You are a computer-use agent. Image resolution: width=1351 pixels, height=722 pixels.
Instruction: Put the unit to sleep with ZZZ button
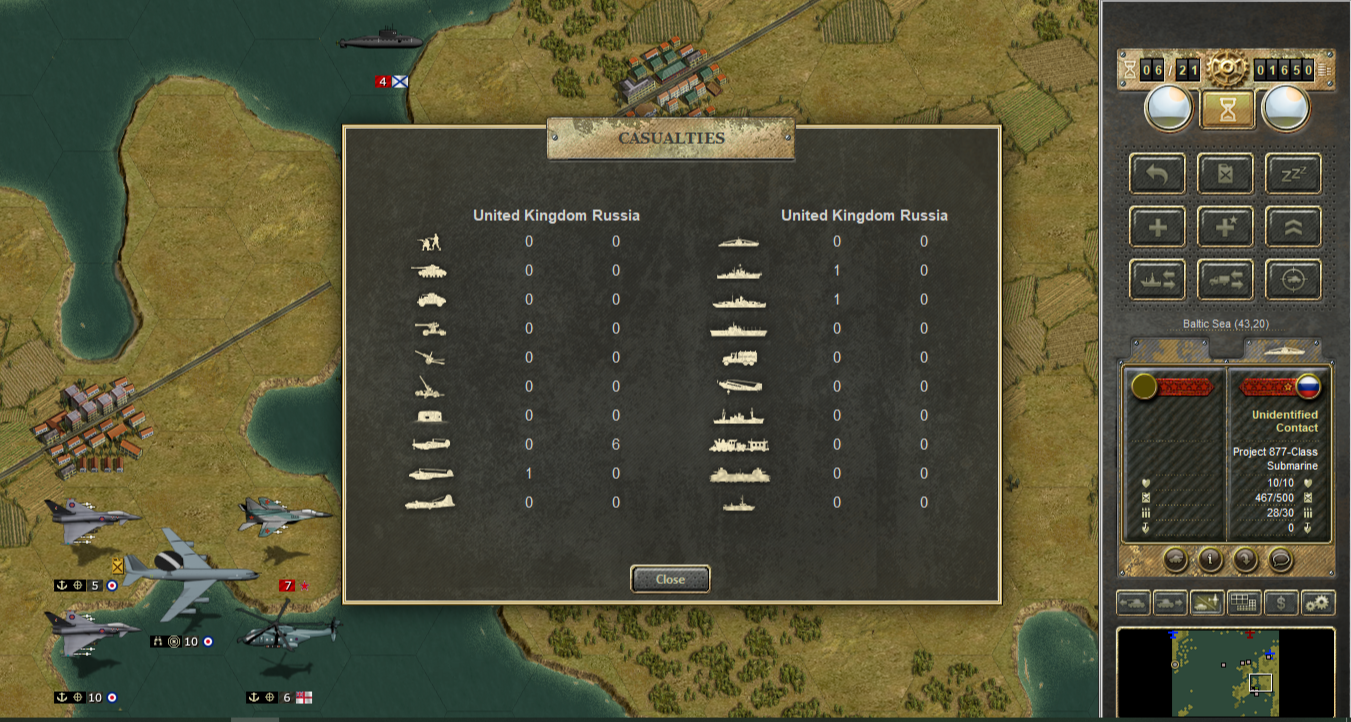click(x=1293, y=173)
